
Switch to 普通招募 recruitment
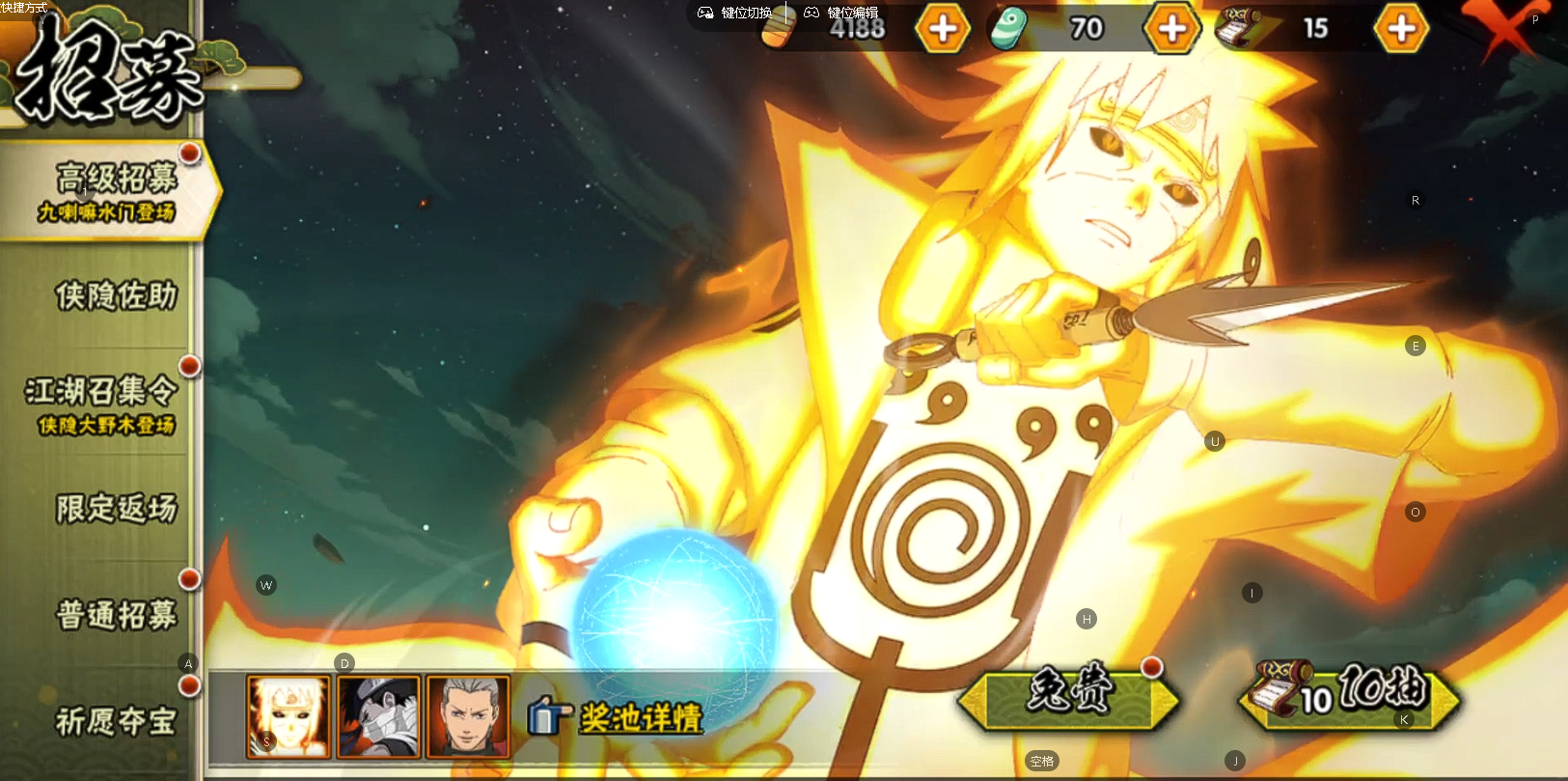click(116, 615)
